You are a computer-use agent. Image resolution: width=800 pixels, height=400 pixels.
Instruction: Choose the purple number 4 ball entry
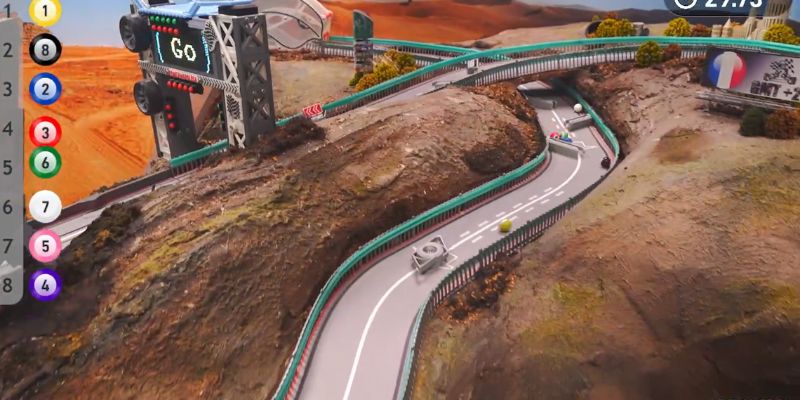pos(45,285)
